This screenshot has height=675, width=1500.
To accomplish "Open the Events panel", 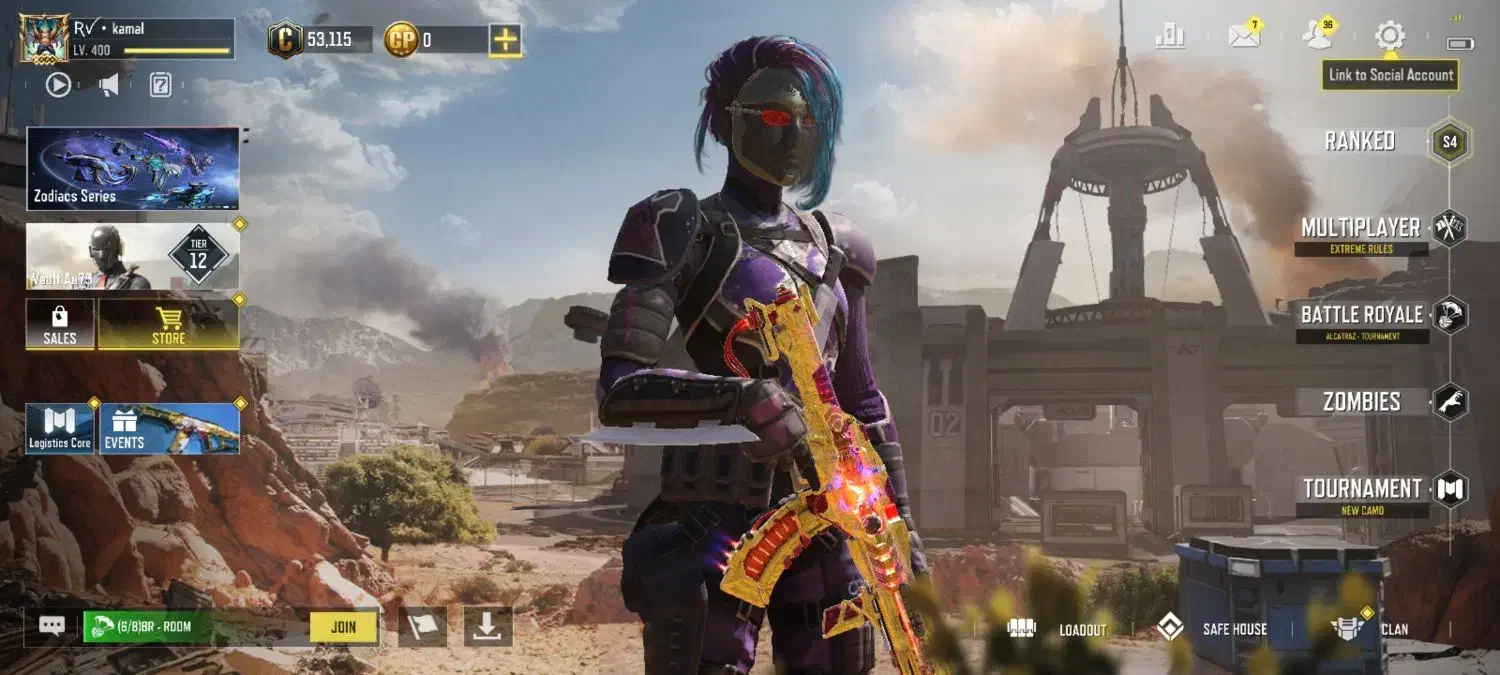I will click(x=169, y=429).
